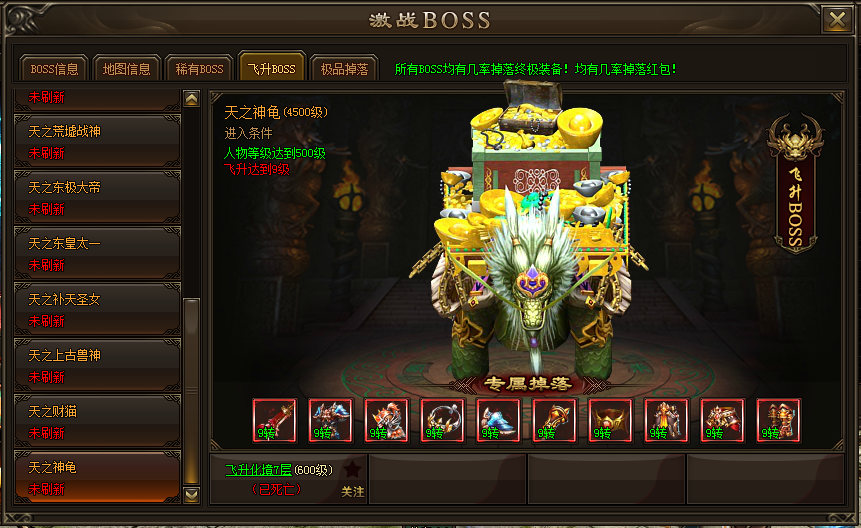
Task: Open the 地图信息 tab
Action: click(x=126, y=69)
